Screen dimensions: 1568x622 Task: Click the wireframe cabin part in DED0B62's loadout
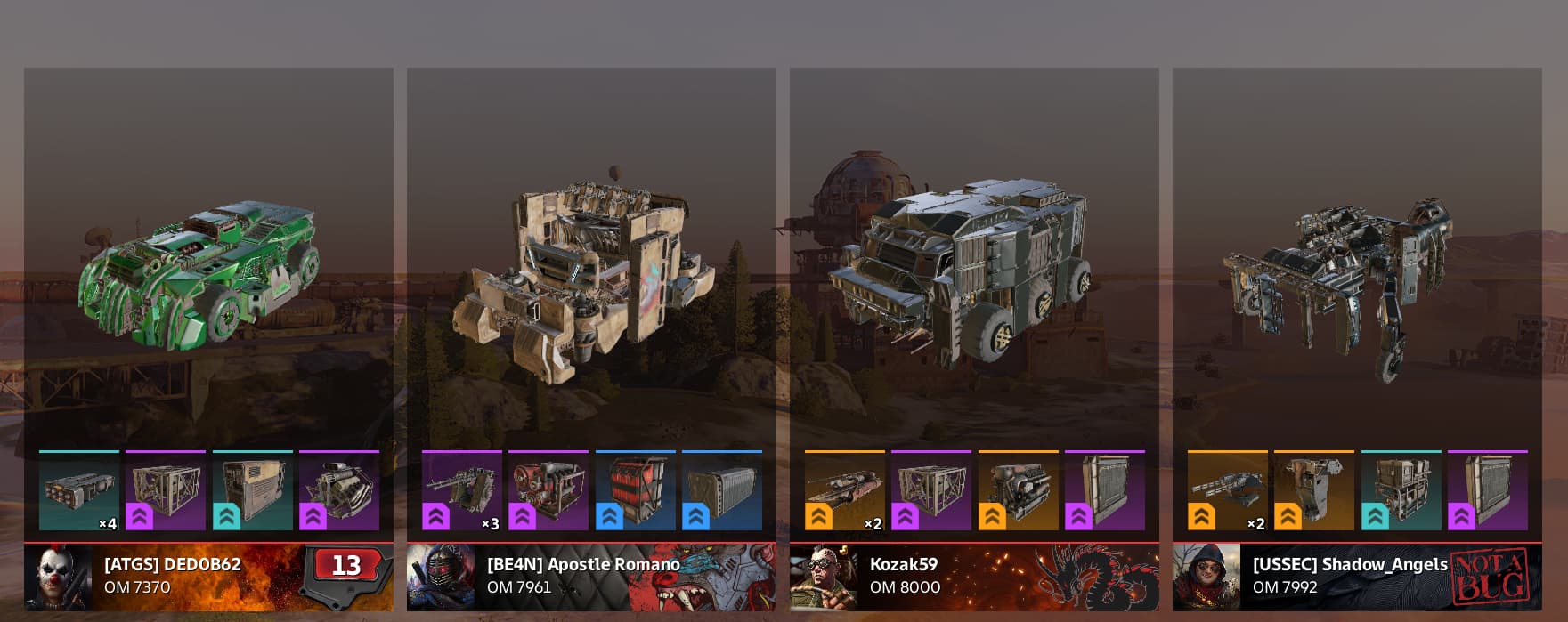(166, 490)
